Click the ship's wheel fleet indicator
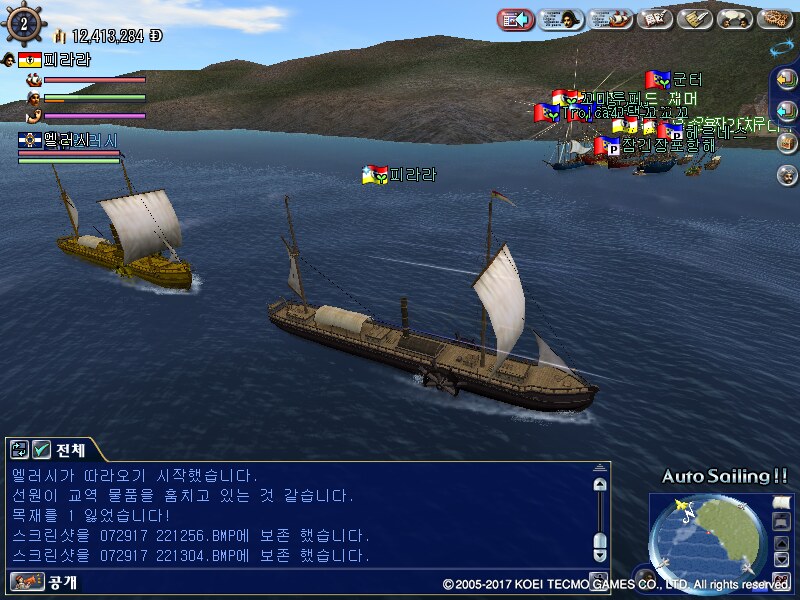This screenshot has height=600, width=800. 22,20
